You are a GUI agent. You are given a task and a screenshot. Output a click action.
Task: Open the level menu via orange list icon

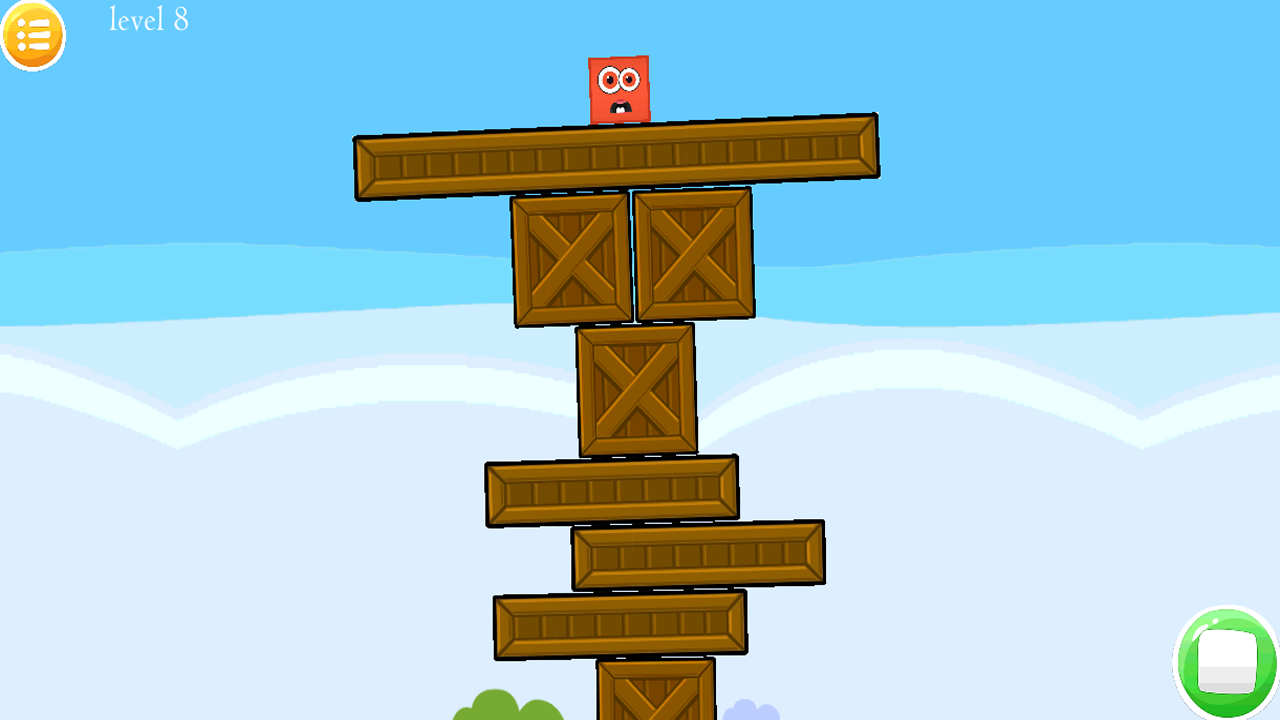coord(33,36)
